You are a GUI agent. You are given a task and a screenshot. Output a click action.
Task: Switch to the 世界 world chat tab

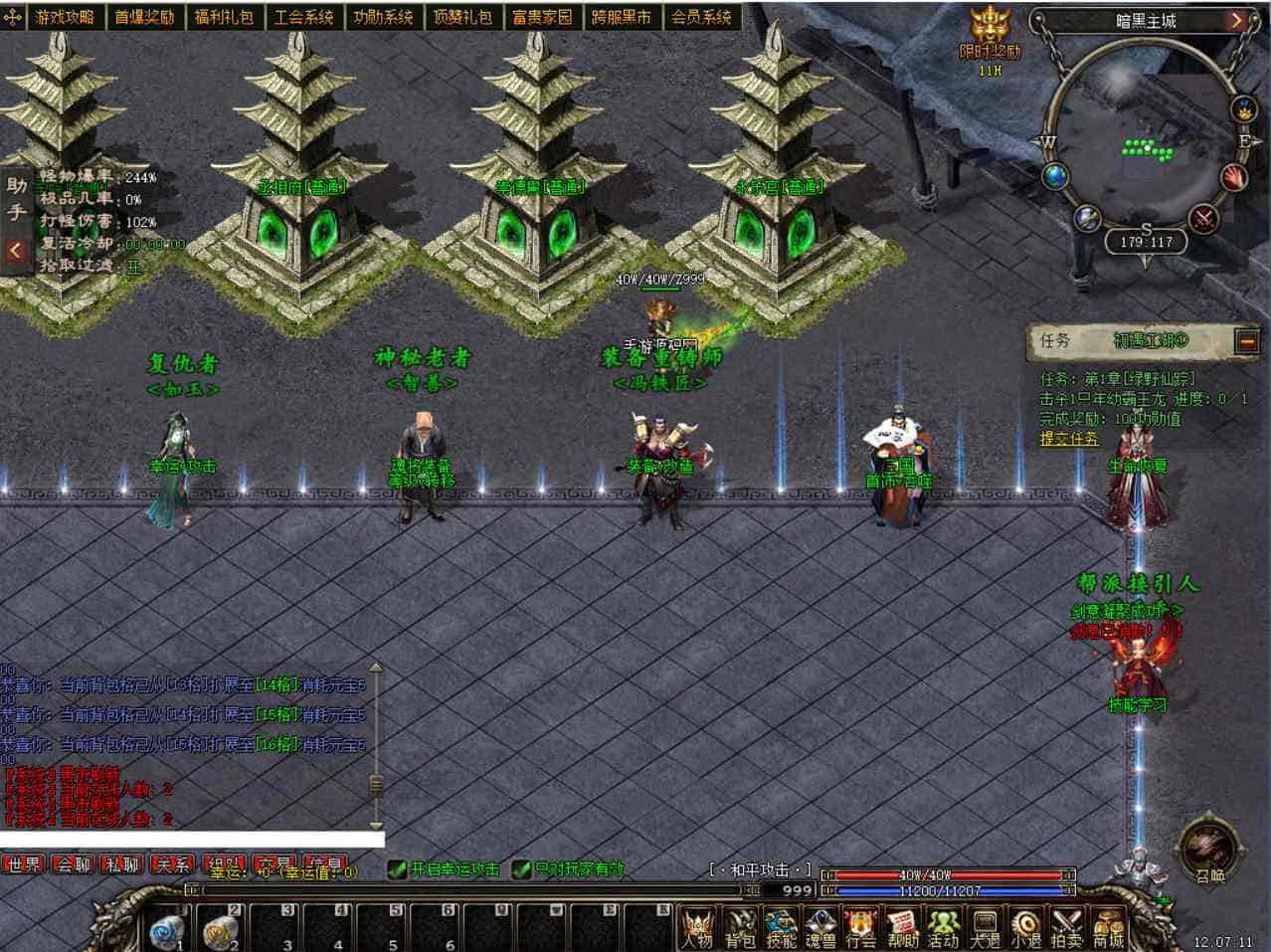point(24,865)
